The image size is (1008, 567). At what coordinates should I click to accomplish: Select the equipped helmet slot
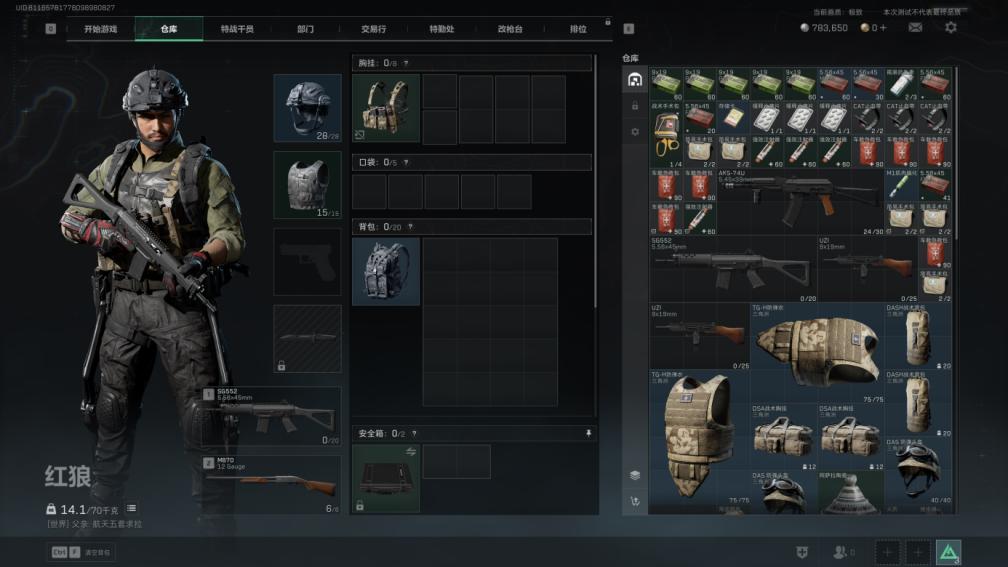pyautogui.click(x=307, y=107)
